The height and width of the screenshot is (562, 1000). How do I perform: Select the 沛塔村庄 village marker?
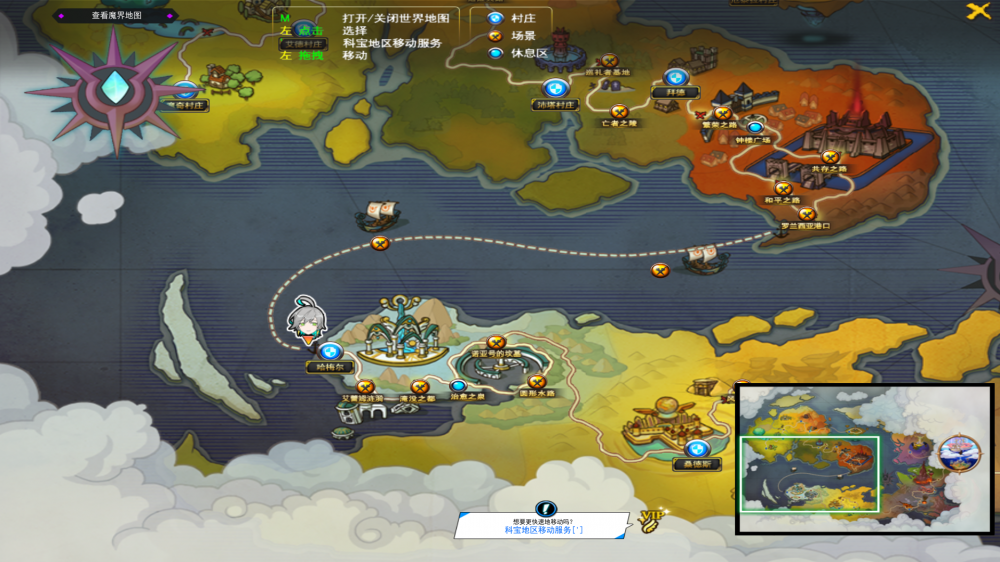555,89
